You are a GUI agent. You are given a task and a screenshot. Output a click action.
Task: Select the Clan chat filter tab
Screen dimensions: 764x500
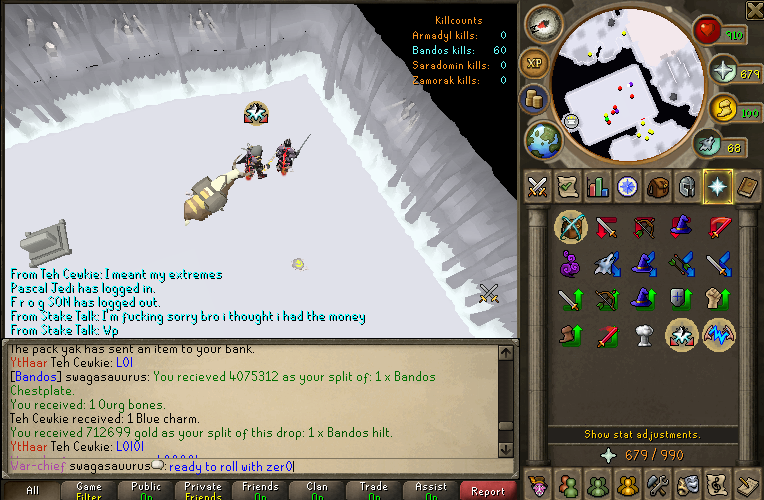[318, 490]
